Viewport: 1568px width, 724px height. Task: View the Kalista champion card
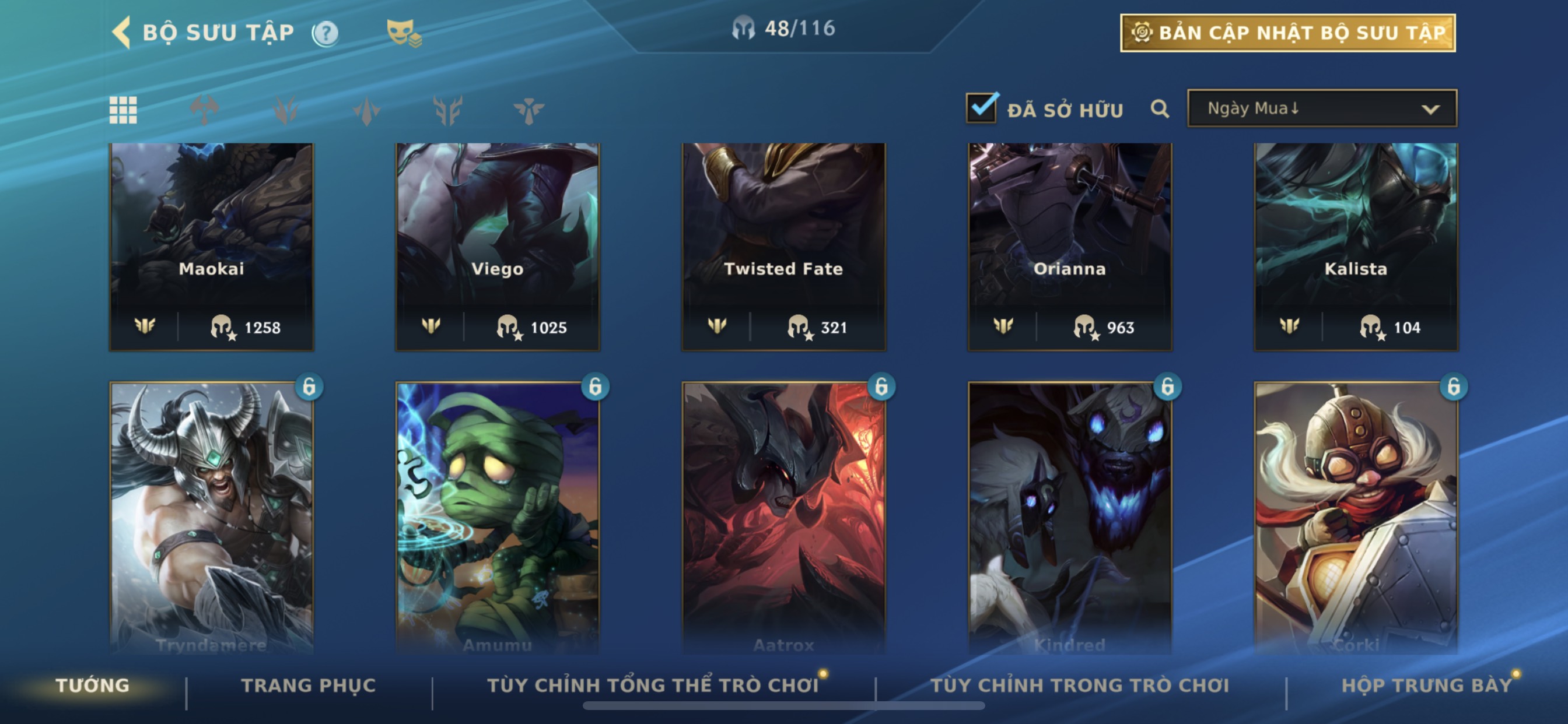point(1356,246)
